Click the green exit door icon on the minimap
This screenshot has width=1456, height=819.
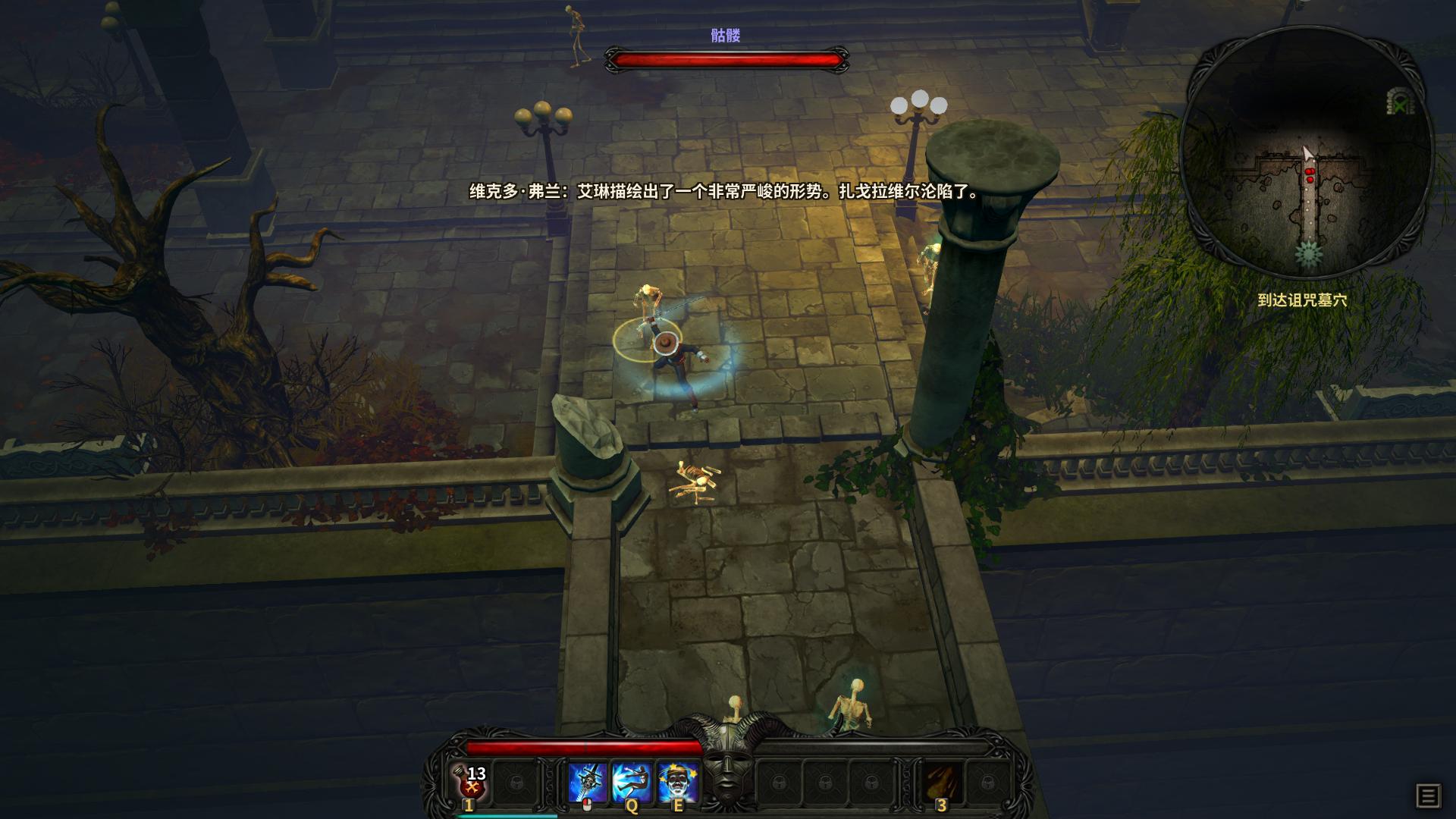pyautogui.click(x=1400, y=102)
